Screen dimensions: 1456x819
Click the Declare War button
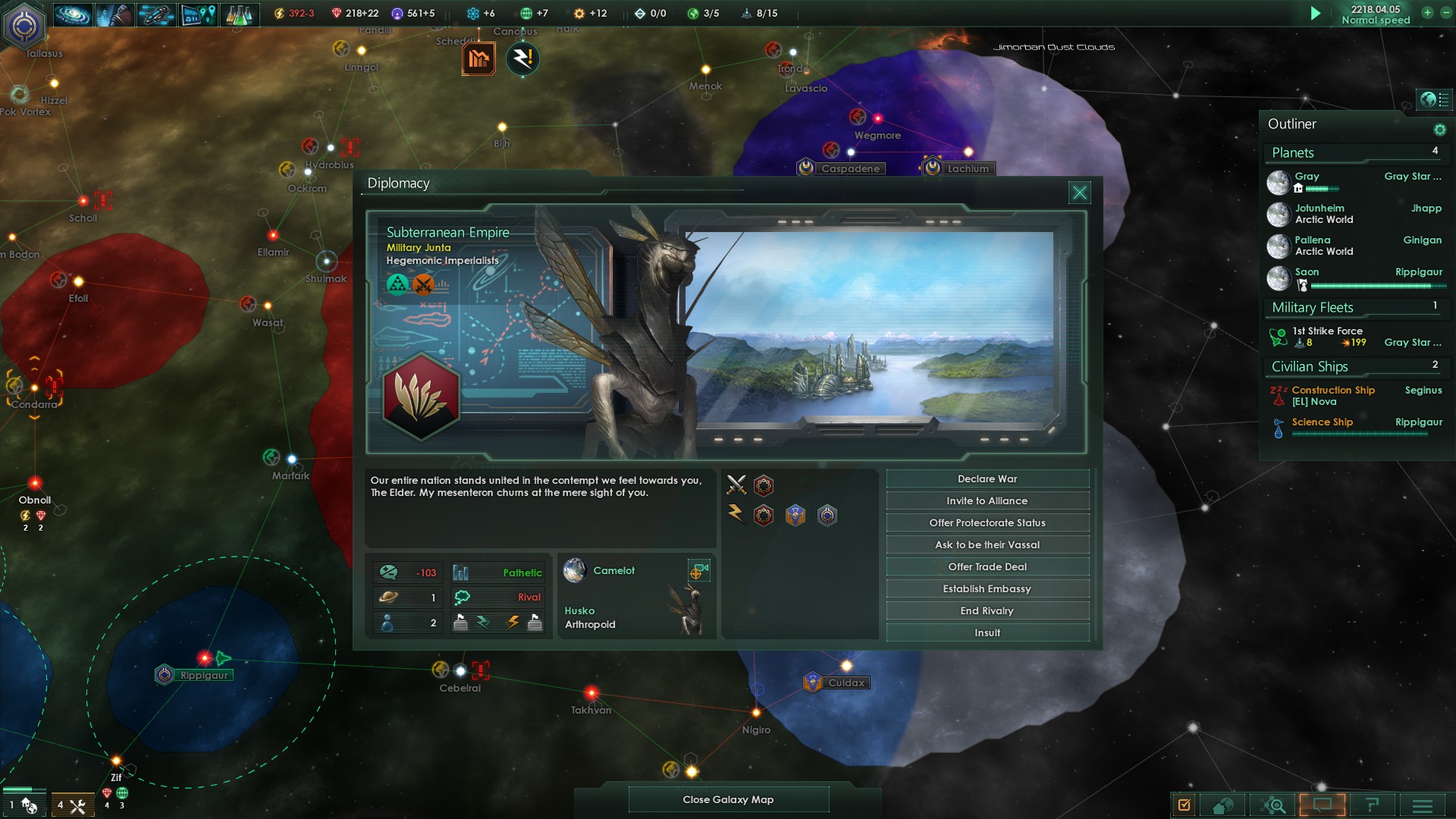pos(987,479)
